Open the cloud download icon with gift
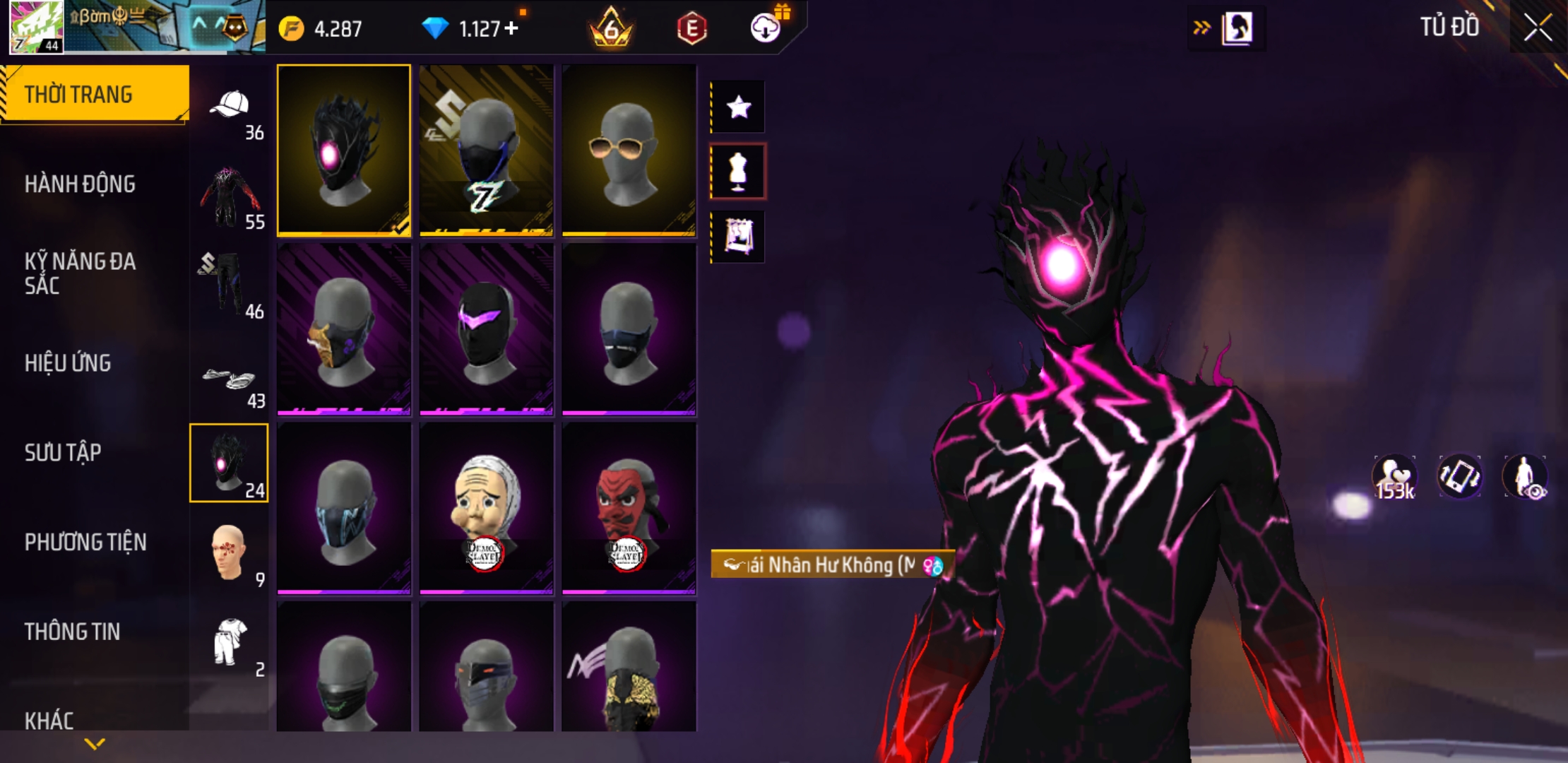Image resolution: width=1568 pixels, height=763 pixels. click(766, 28)
